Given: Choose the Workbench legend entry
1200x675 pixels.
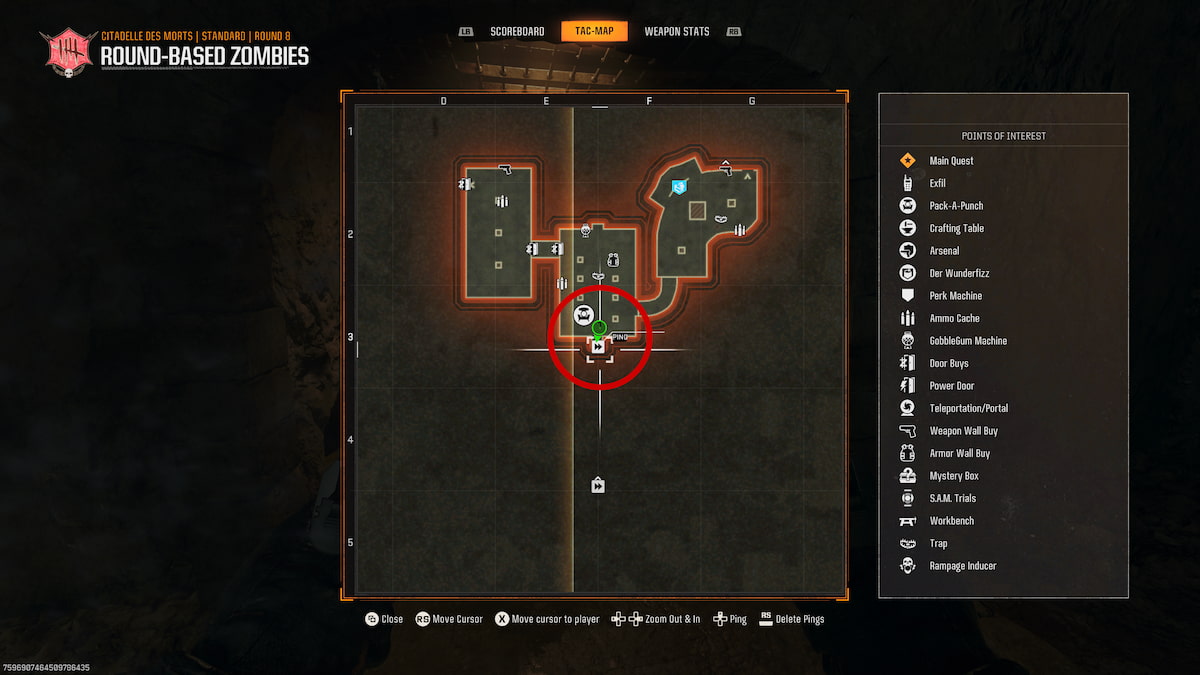Looking at the screenshot, I should (x=951, y=521).
